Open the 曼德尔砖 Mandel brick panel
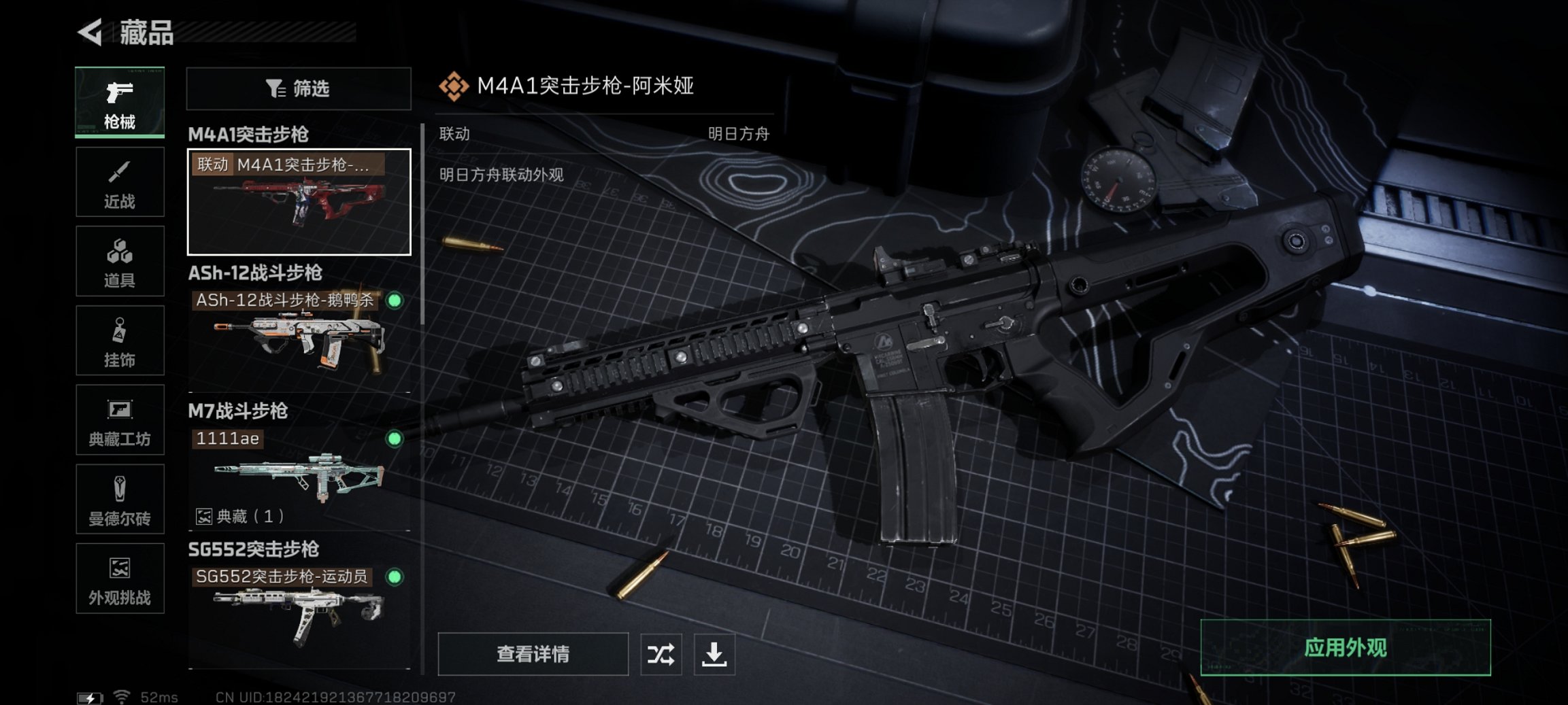 point(120,499)
